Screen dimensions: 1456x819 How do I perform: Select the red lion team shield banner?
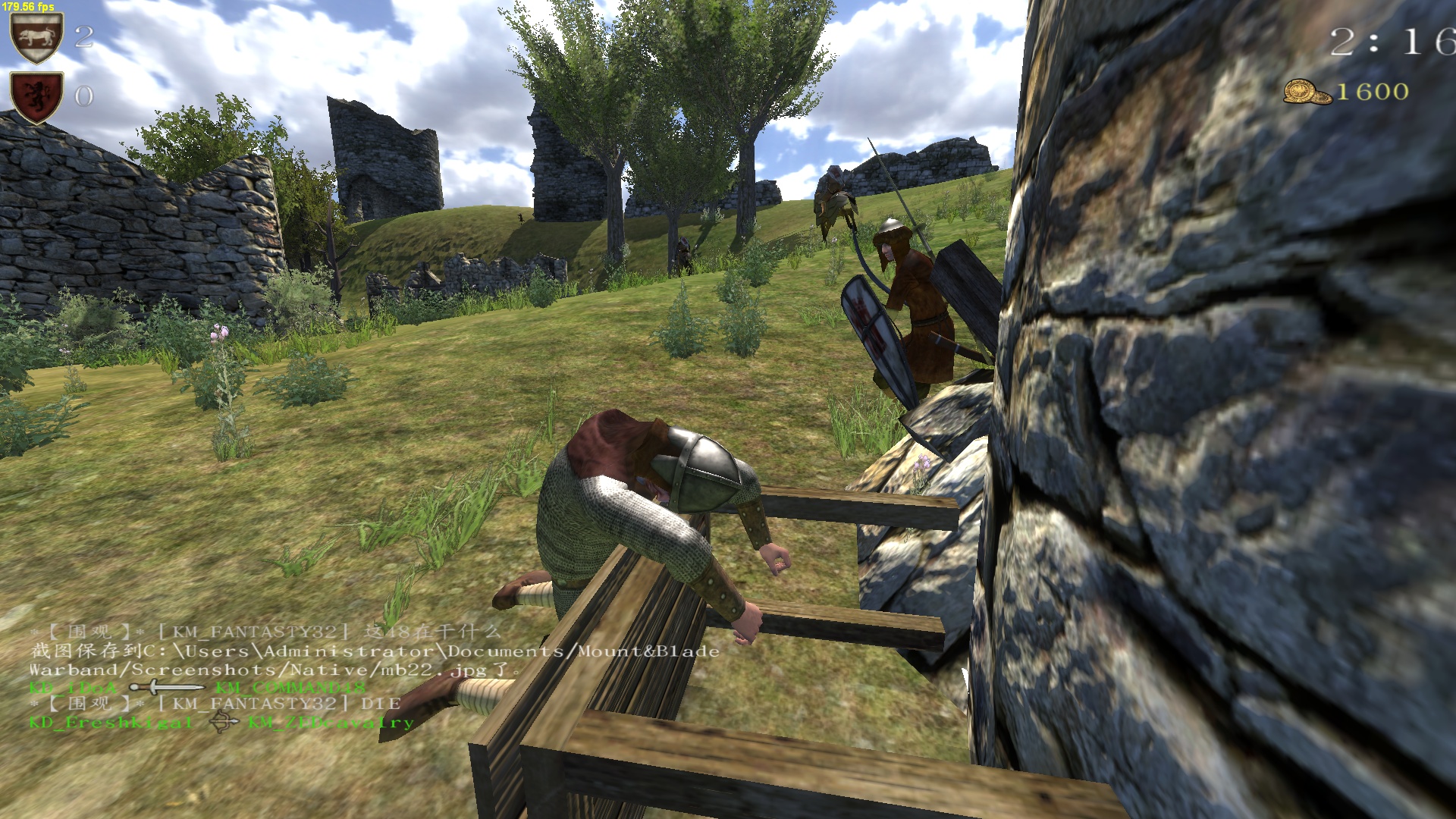(36, 96)
